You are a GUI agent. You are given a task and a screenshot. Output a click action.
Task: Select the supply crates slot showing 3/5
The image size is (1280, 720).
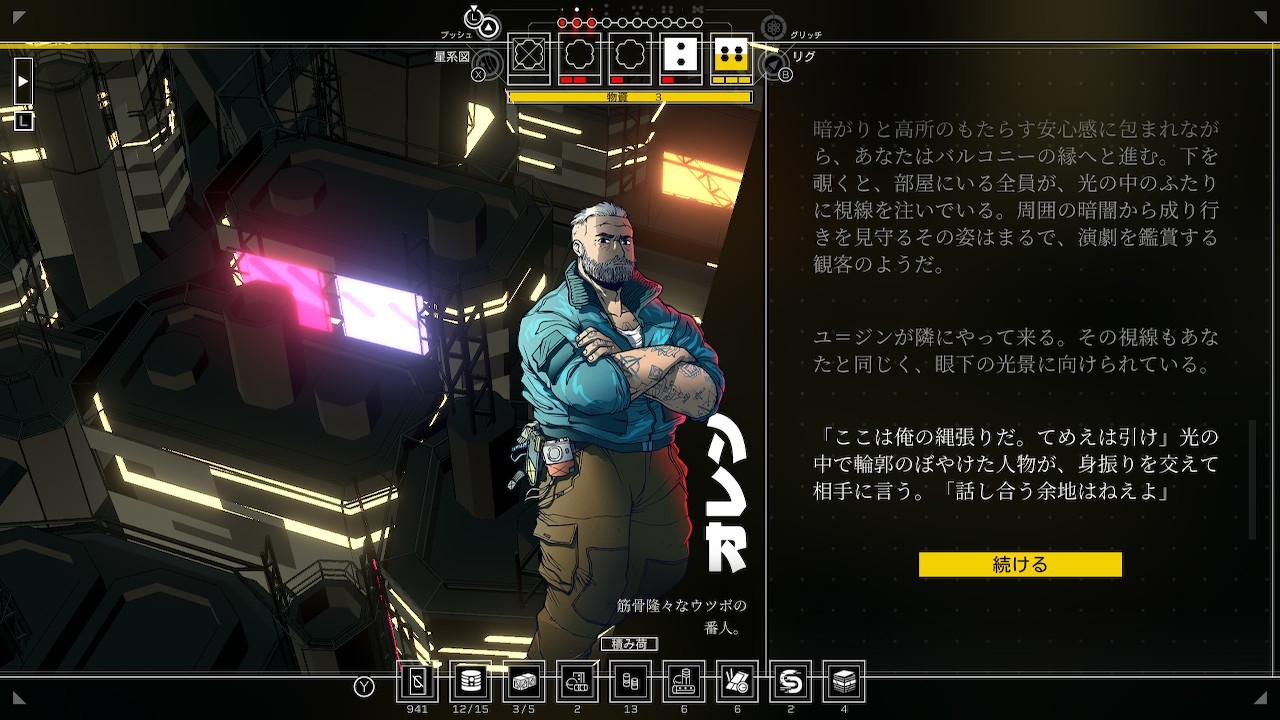[x=524, y=682]
